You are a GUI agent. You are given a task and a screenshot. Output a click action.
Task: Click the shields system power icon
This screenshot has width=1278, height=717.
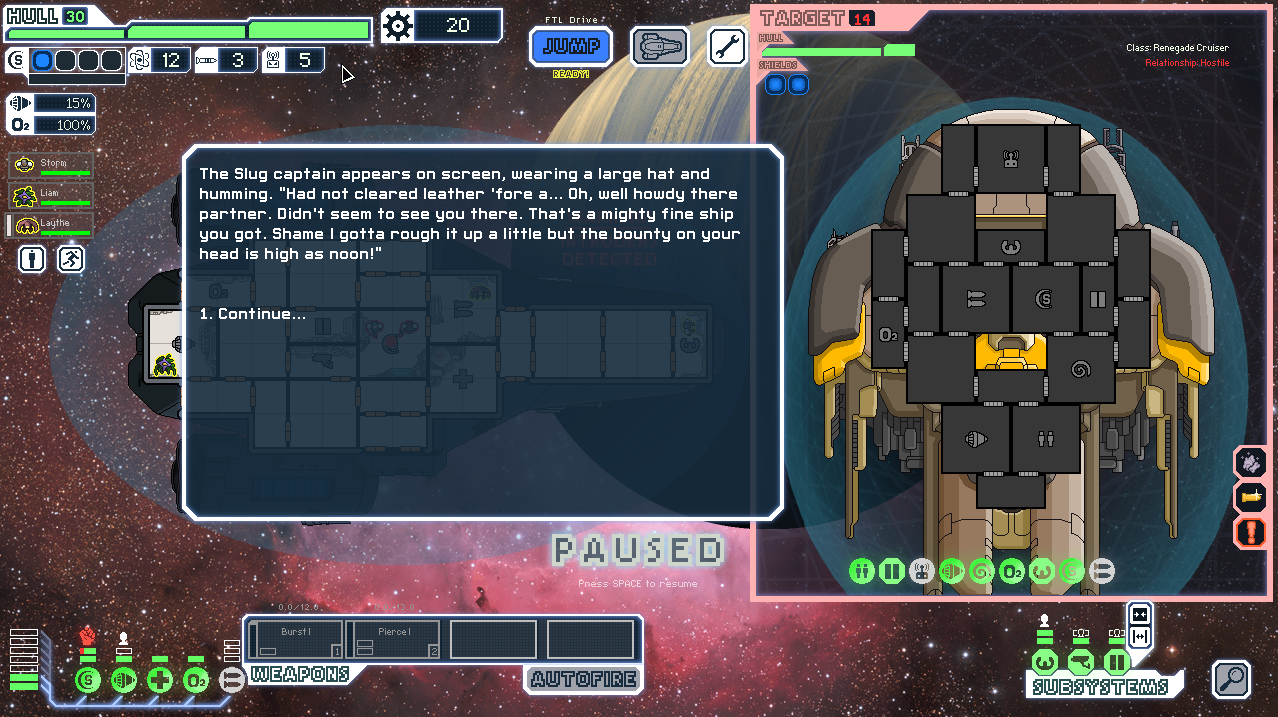pos(88,680)
